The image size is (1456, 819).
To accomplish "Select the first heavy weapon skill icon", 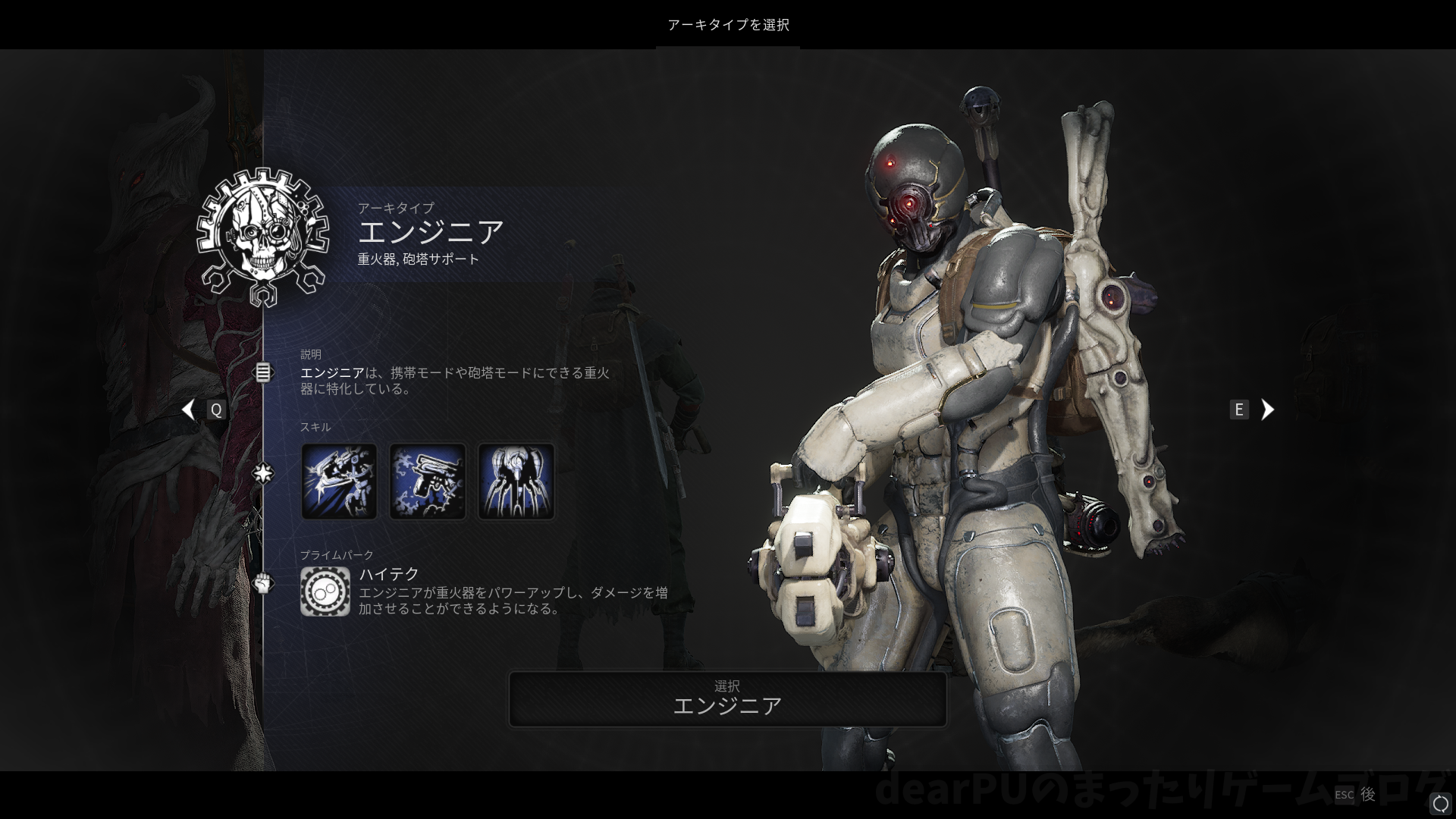I will [x=339, y=482].
